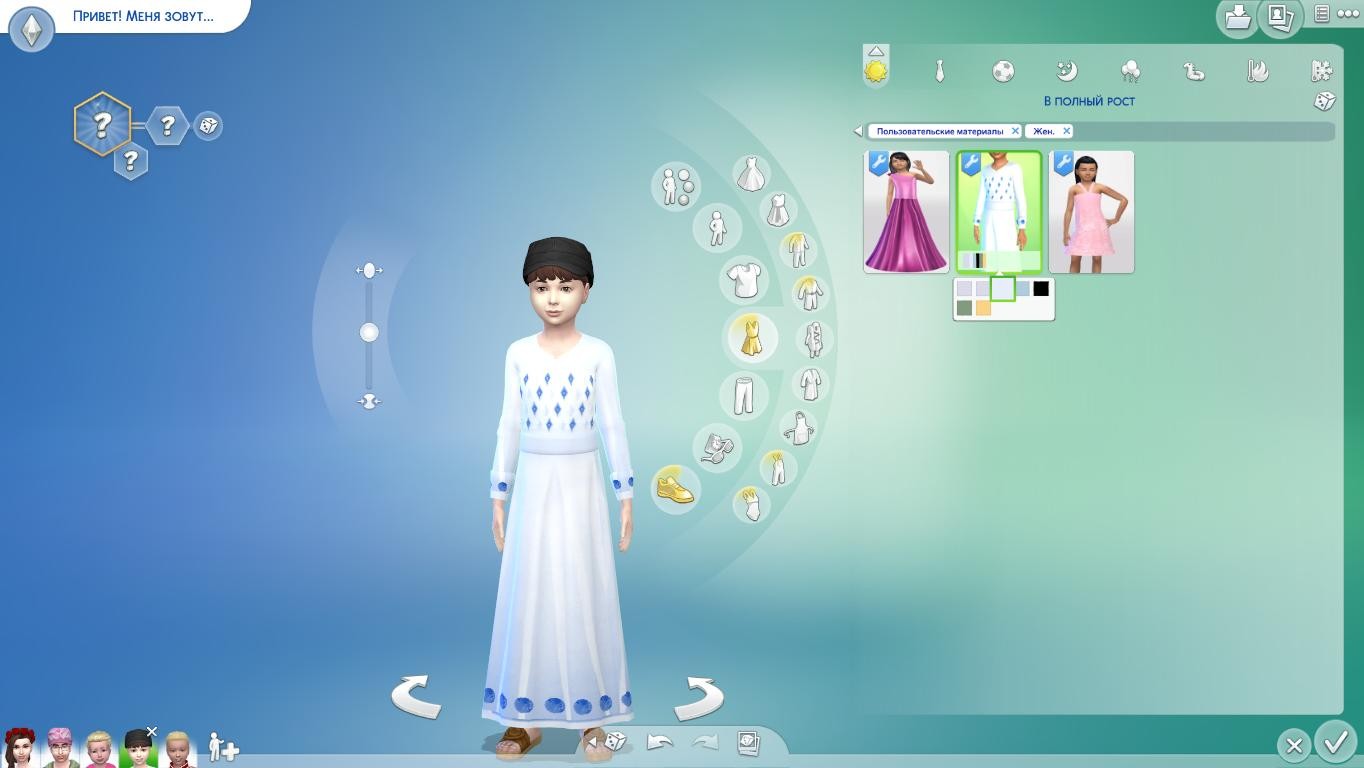Screen dimensions: 1364x768
Task: Pick the peach color swatch
Action: [x=983, y=308]
